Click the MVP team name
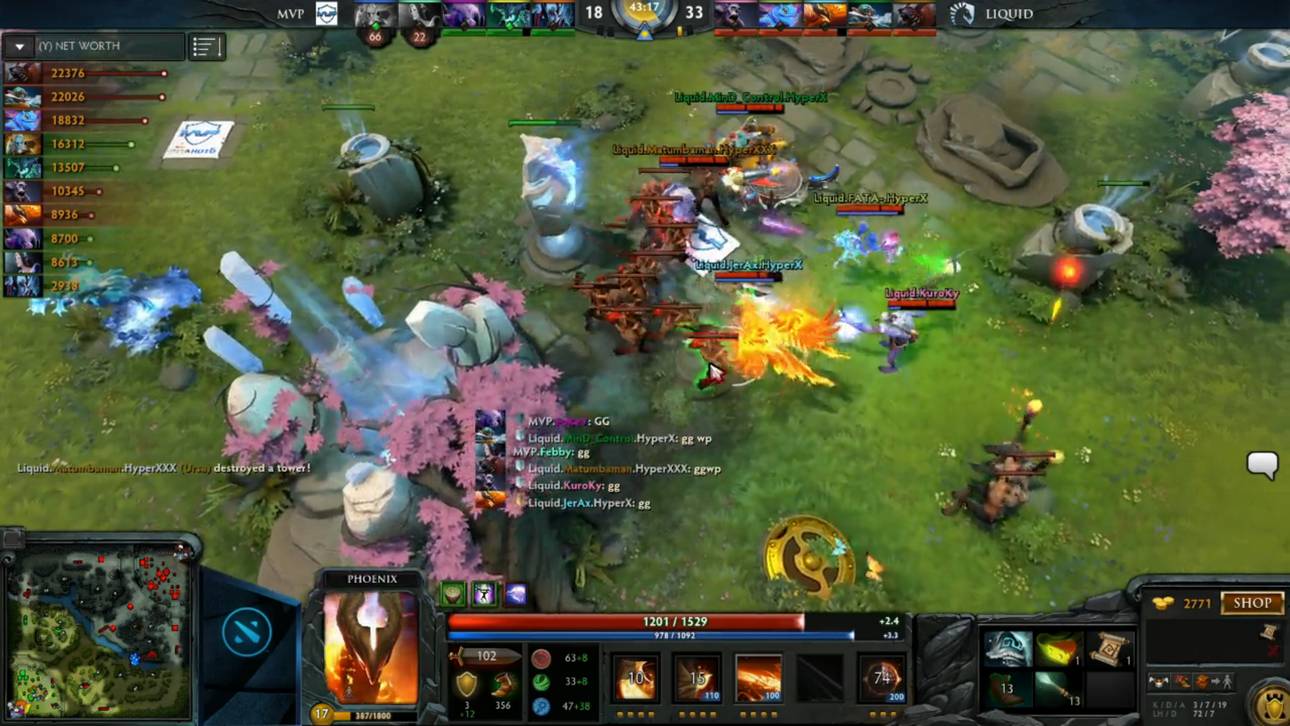 point(289,14)
